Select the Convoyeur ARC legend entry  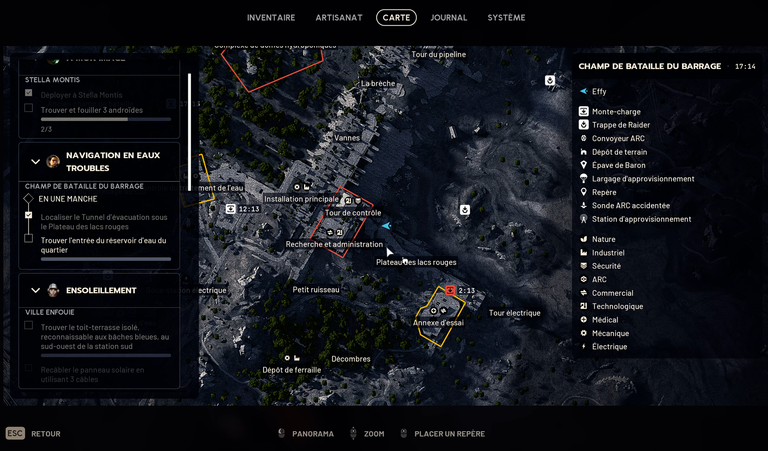pos(618,139)
